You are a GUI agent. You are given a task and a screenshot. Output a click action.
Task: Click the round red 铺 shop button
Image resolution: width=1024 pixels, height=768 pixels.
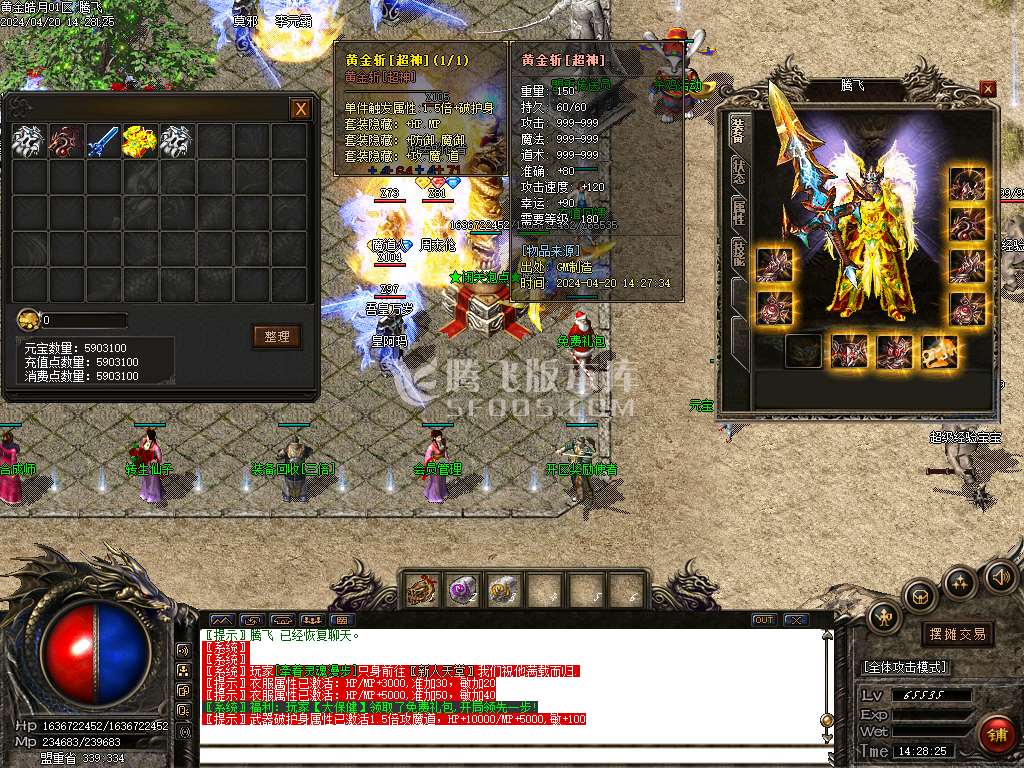coord(997,735)
